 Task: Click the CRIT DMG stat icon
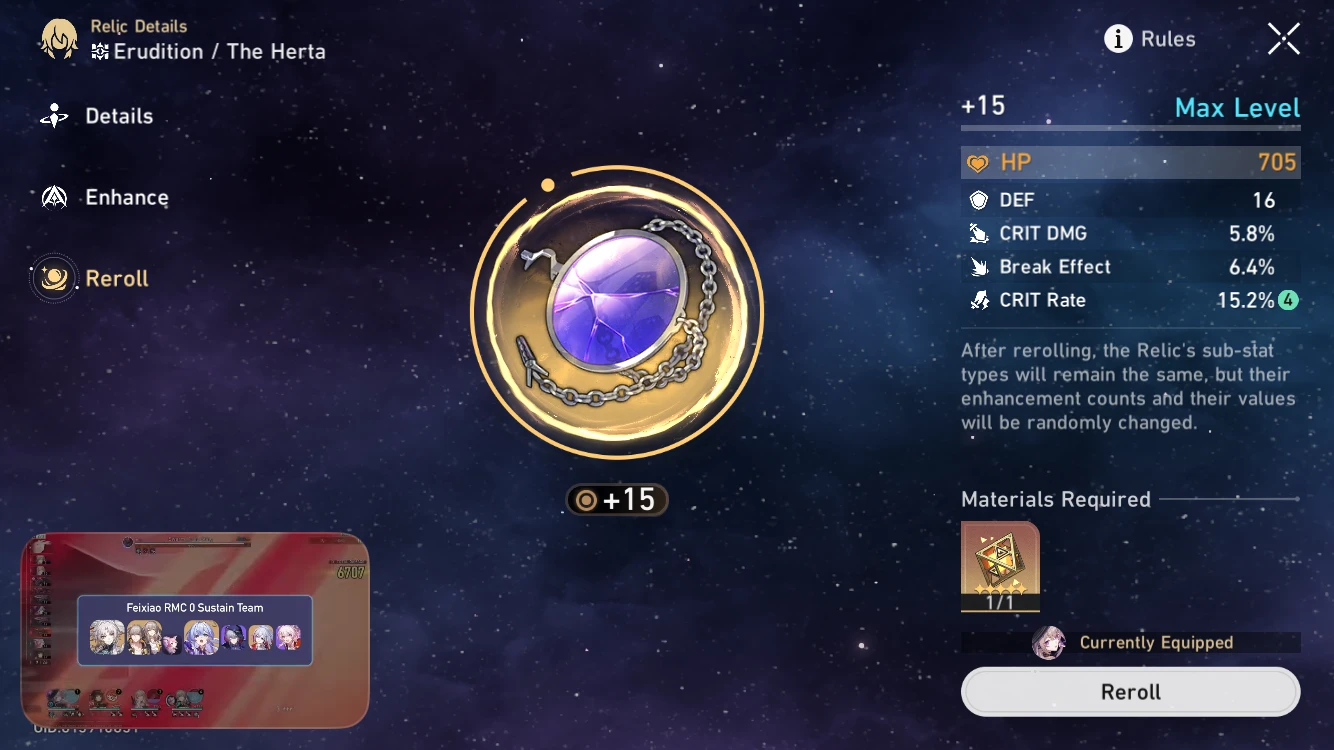(x=979, y=233)
